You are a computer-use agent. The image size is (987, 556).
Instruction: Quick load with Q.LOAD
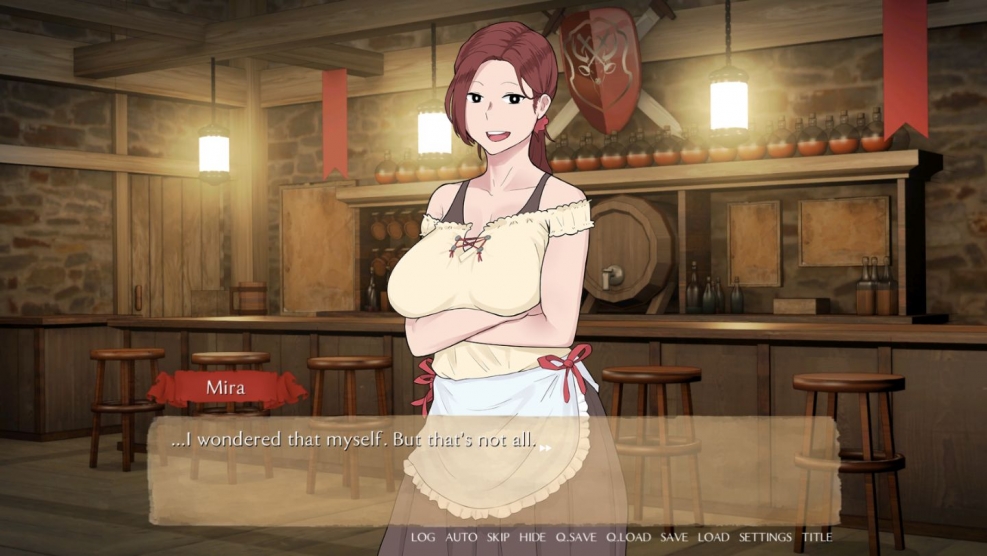(x=628, y=537)
